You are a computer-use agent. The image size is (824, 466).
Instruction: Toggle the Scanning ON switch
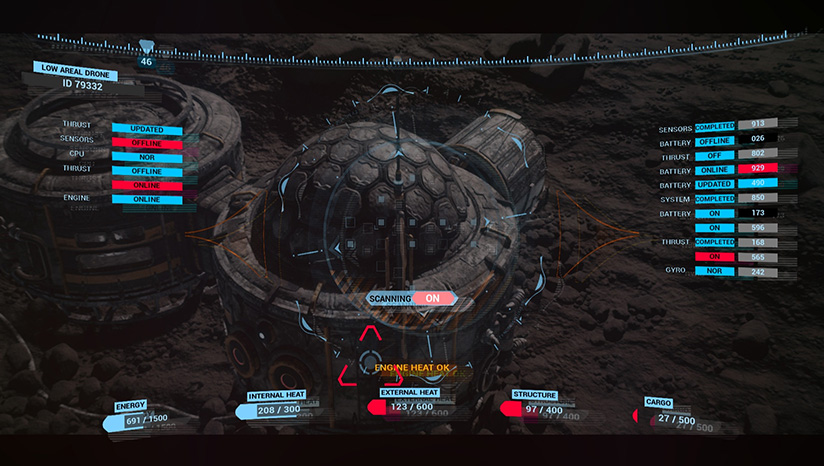(x=432, y=298)
